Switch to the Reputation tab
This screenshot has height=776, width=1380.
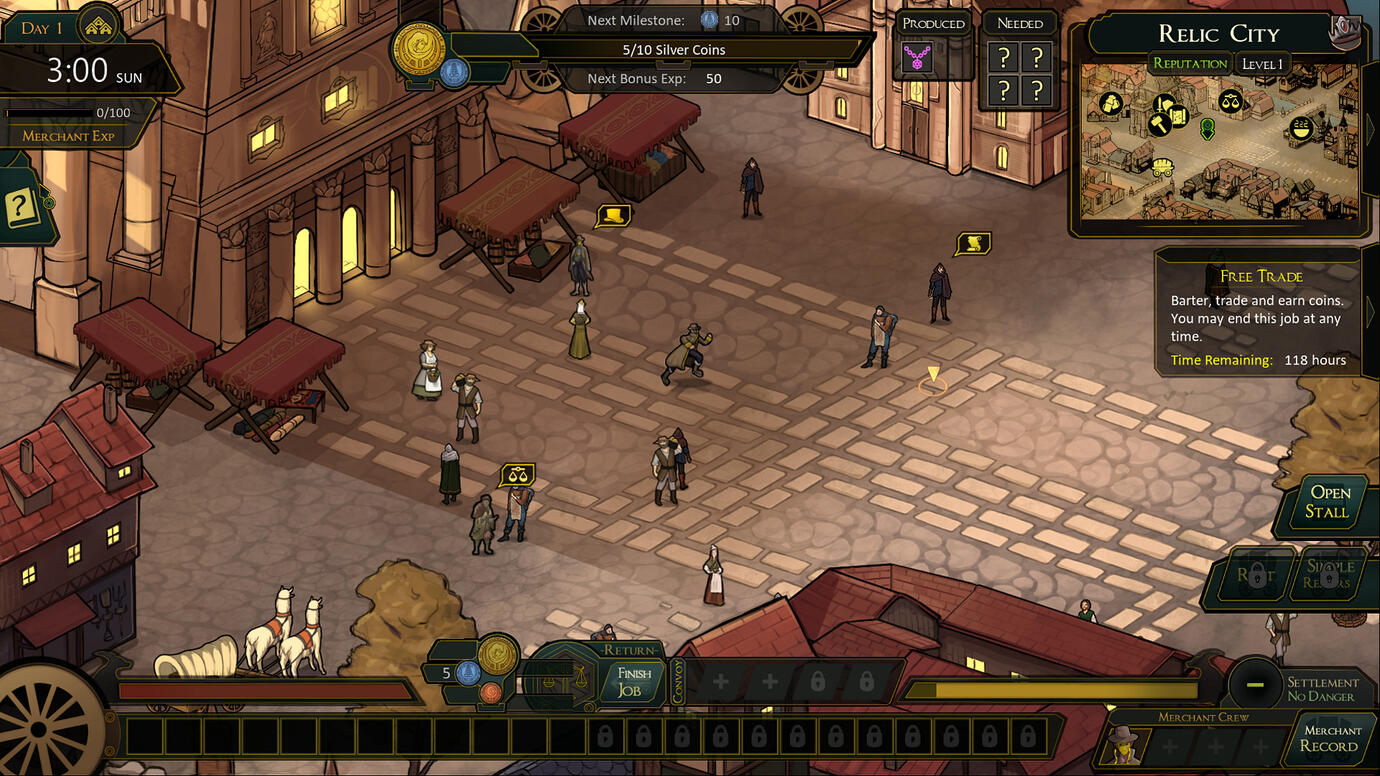pos(1190,64)
